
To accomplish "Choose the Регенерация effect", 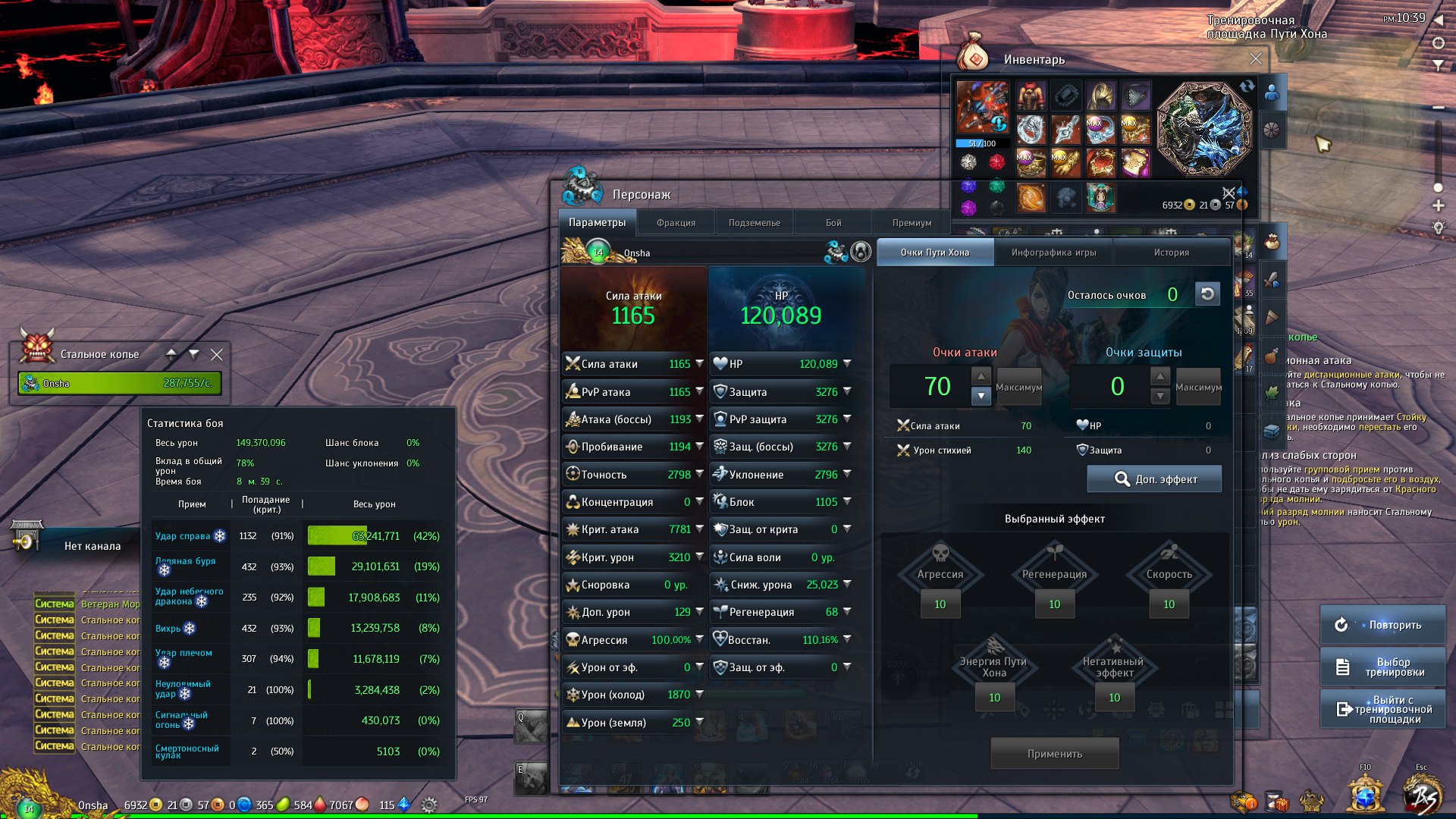I will click(x=1054, y=574).
